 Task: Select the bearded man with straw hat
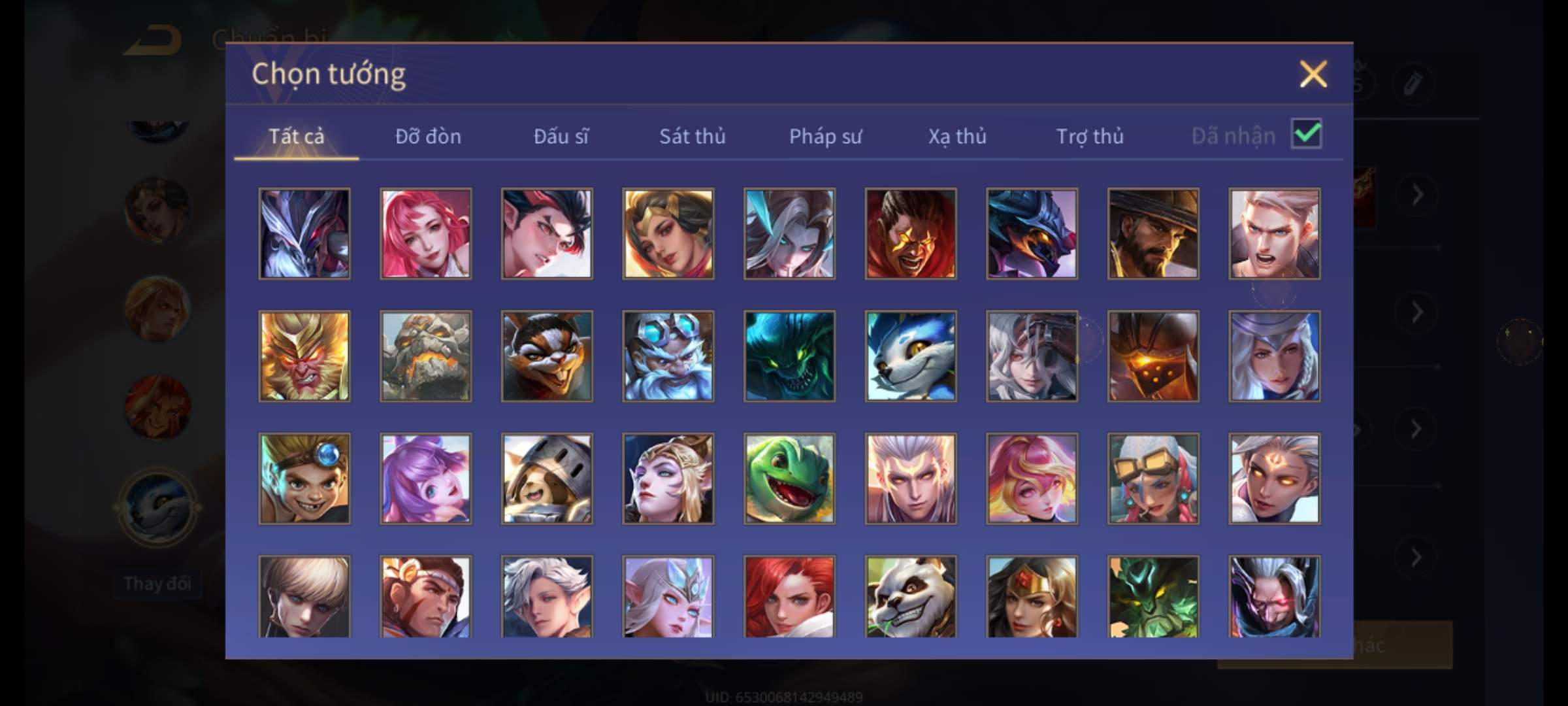pos(1153,233)
